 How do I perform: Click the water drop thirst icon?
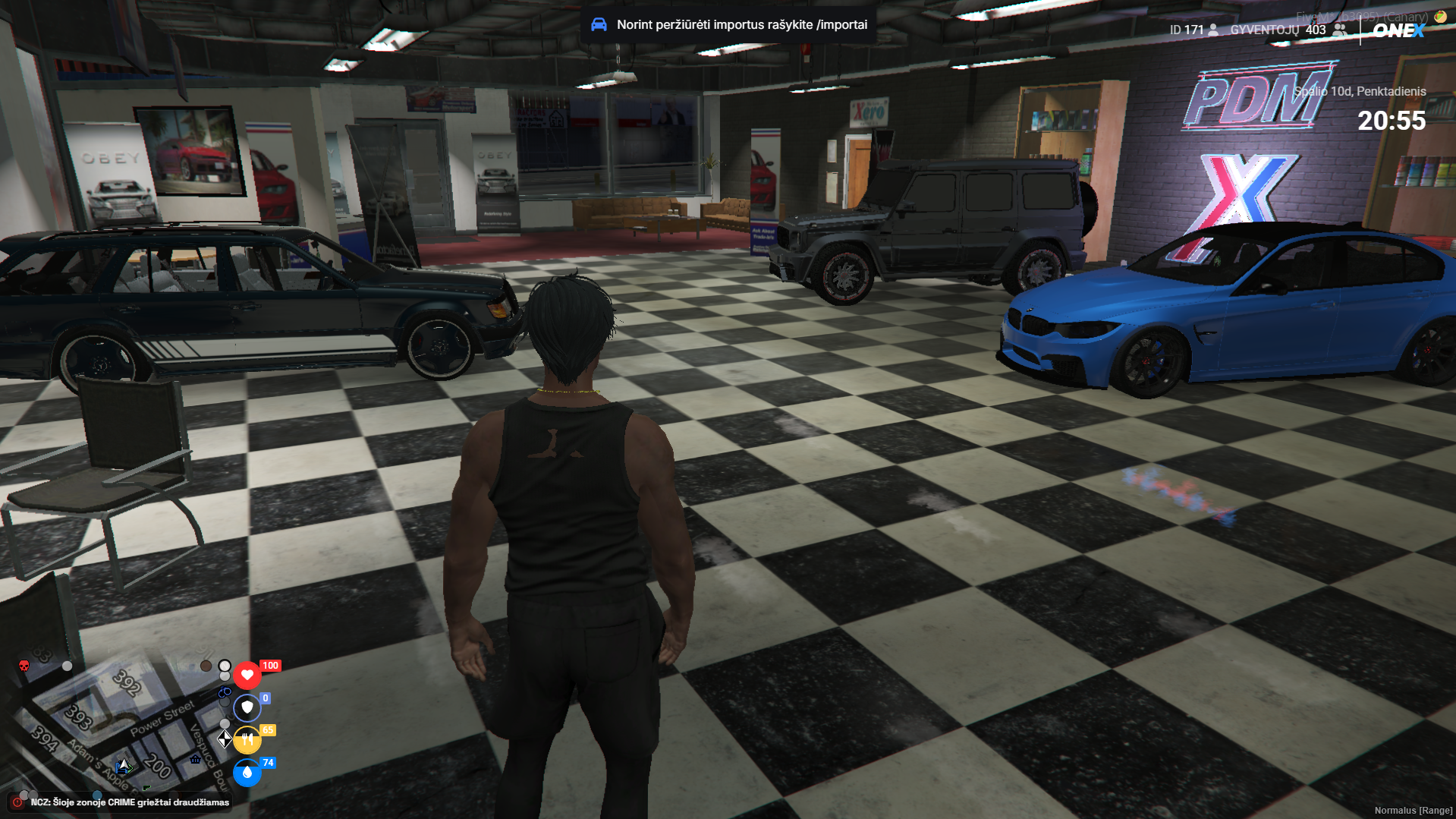pyautogui.click(x=247, y=773)
